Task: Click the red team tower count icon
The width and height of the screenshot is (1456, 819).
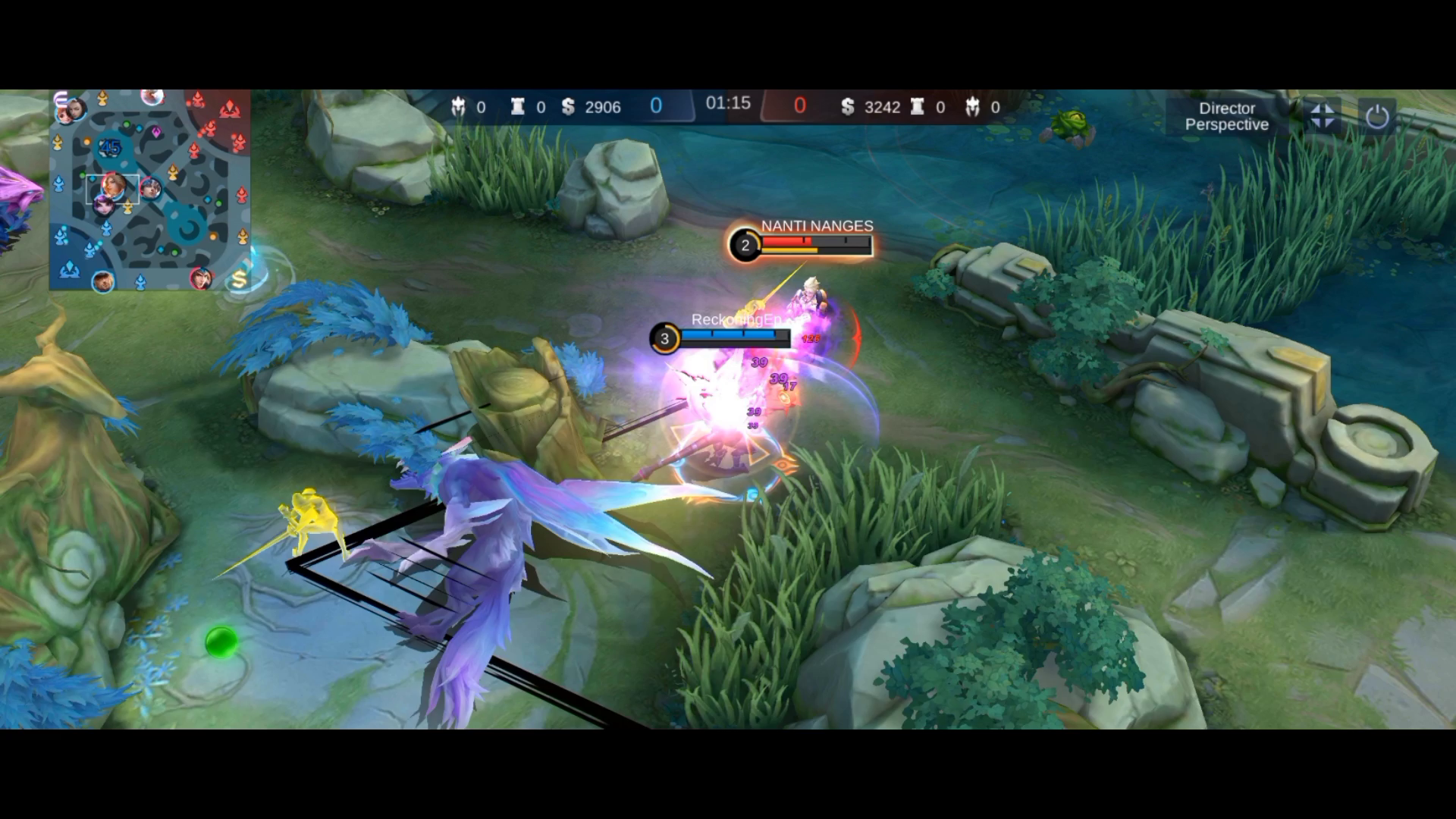Action: tap(920, 107)
